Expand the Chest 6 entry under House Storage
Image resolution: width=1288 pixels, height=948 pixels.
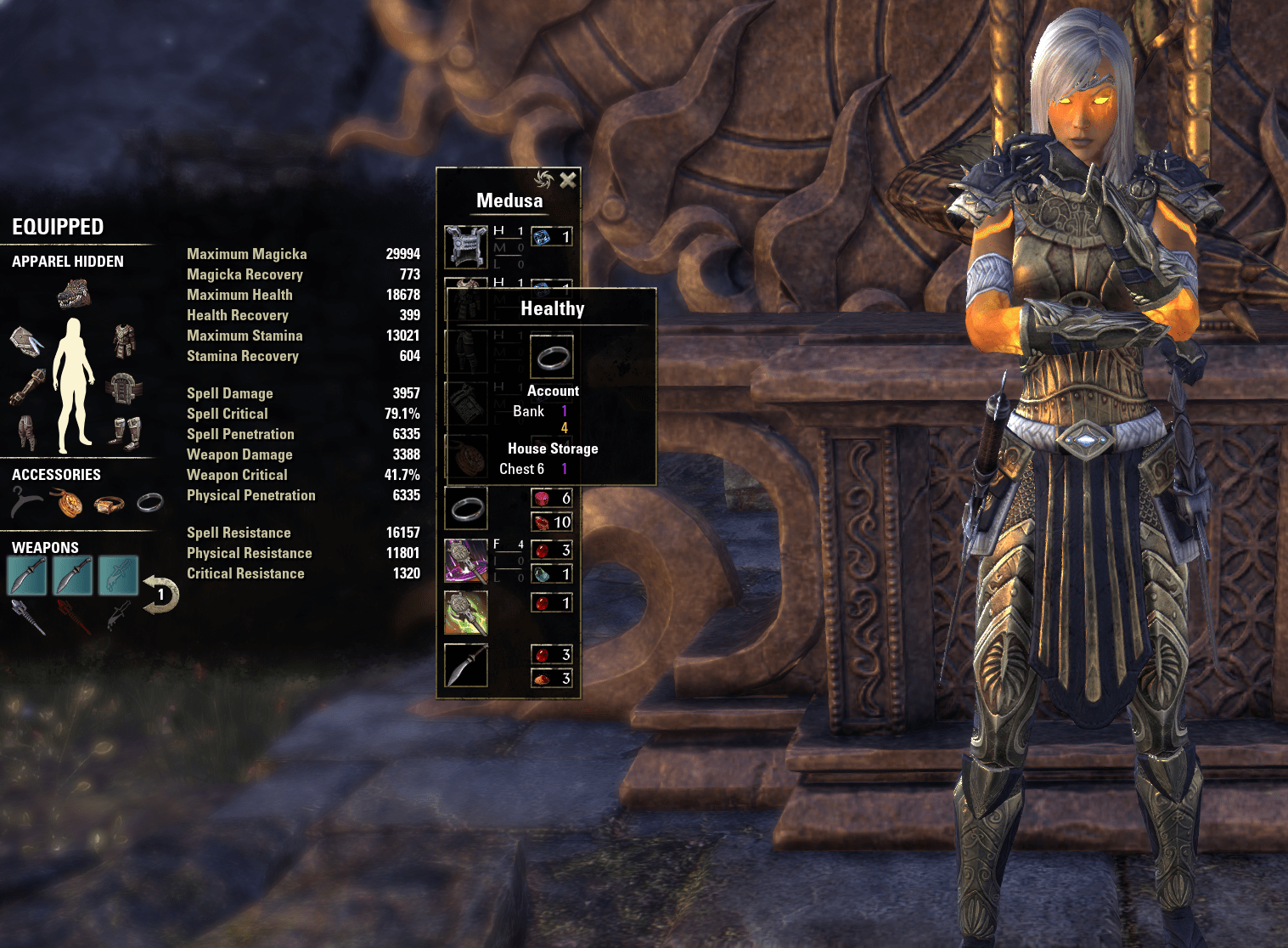(520, 469)
